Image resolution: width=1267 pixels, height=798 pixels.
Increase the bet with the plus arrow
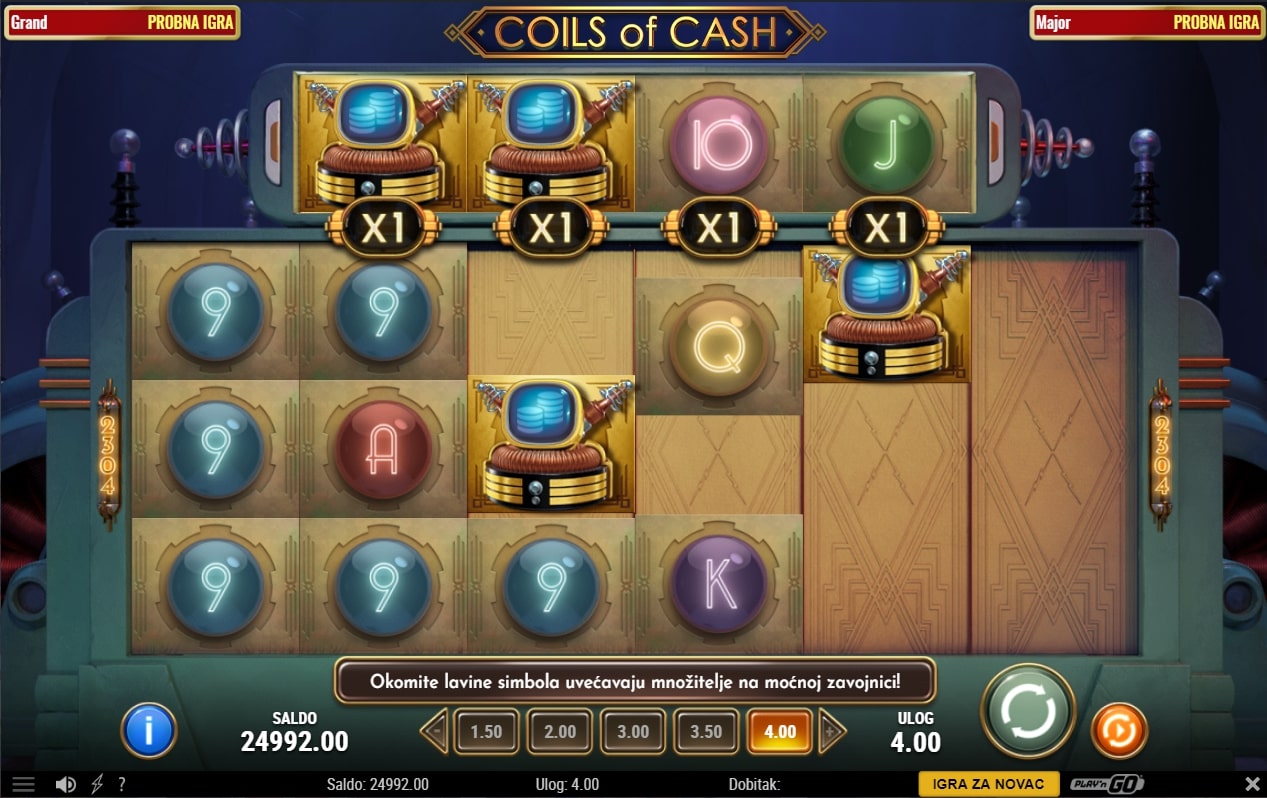click(831, 732)
